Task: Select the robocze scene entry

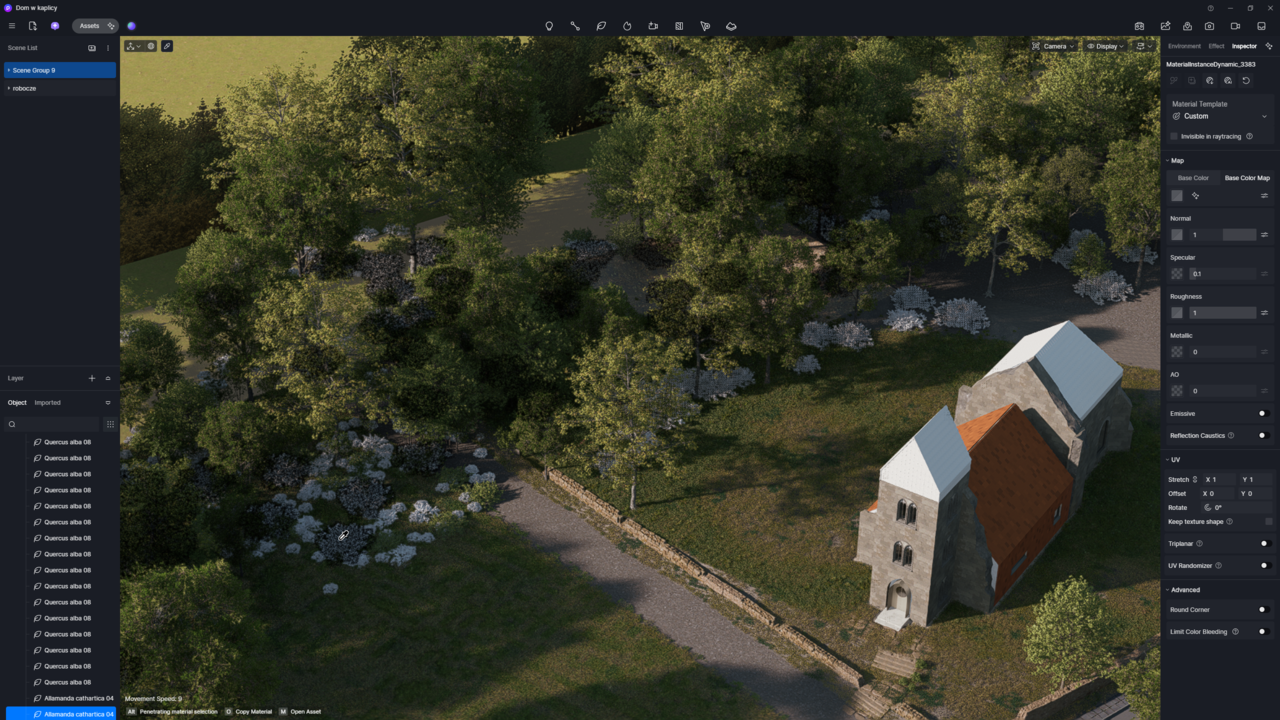Action: (x=60, y=88)
